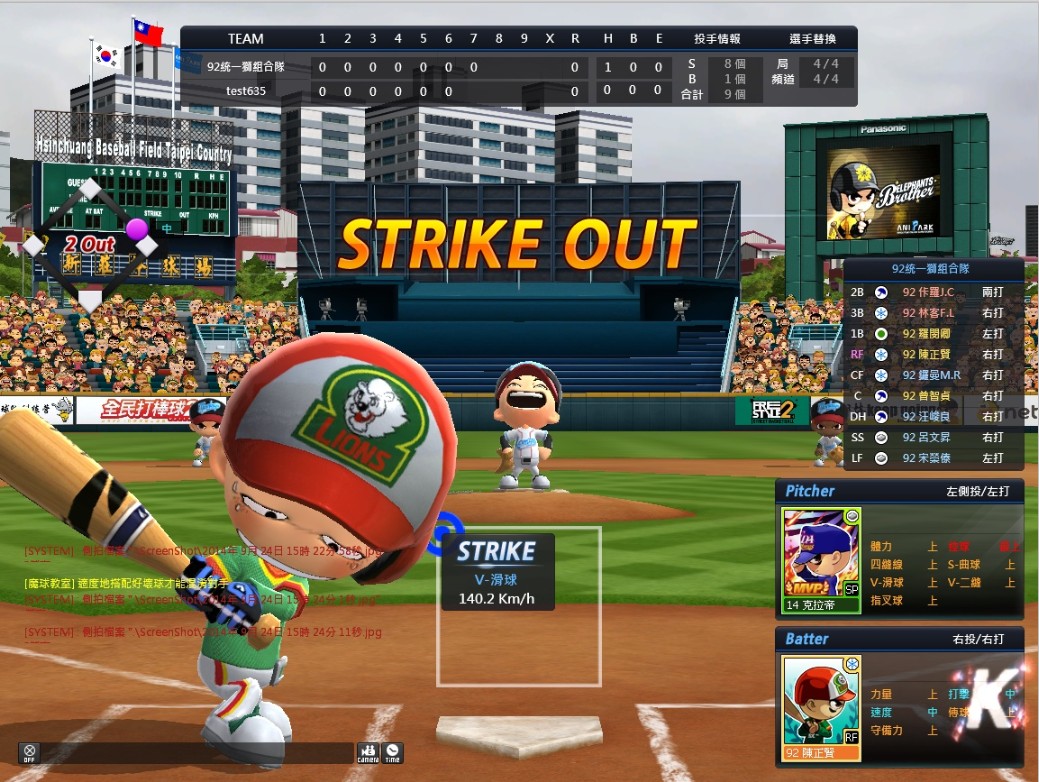Choose the 3B row in the lineup
Image resolution: width=1039 pixels, height=782 pixels.
coord(932,313)
